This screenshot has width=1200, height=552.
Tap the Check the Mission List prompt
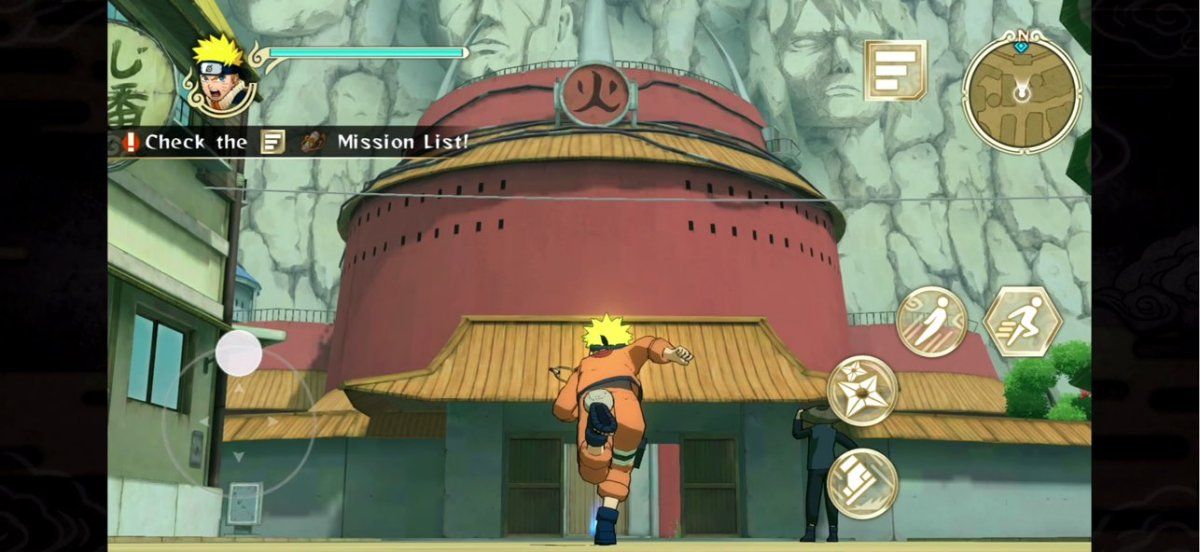click(x=296, y=142)
